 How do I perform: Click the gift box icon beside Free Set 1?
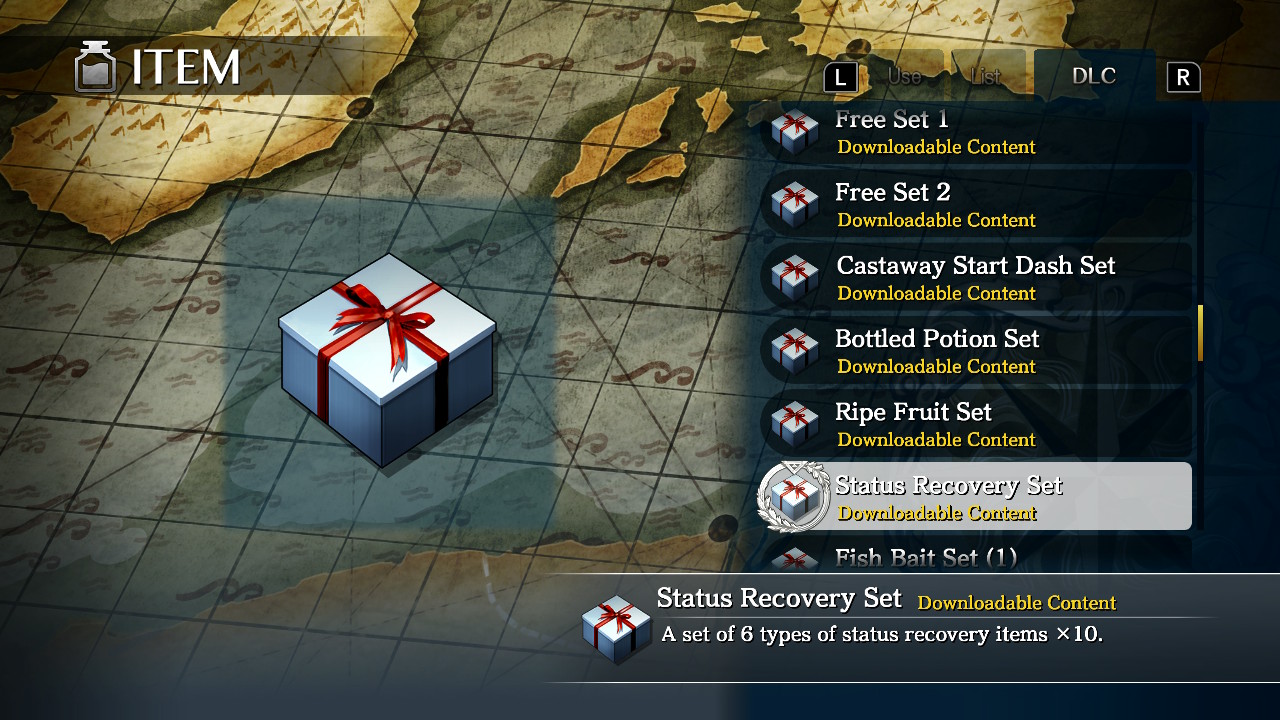coord(793,131)
